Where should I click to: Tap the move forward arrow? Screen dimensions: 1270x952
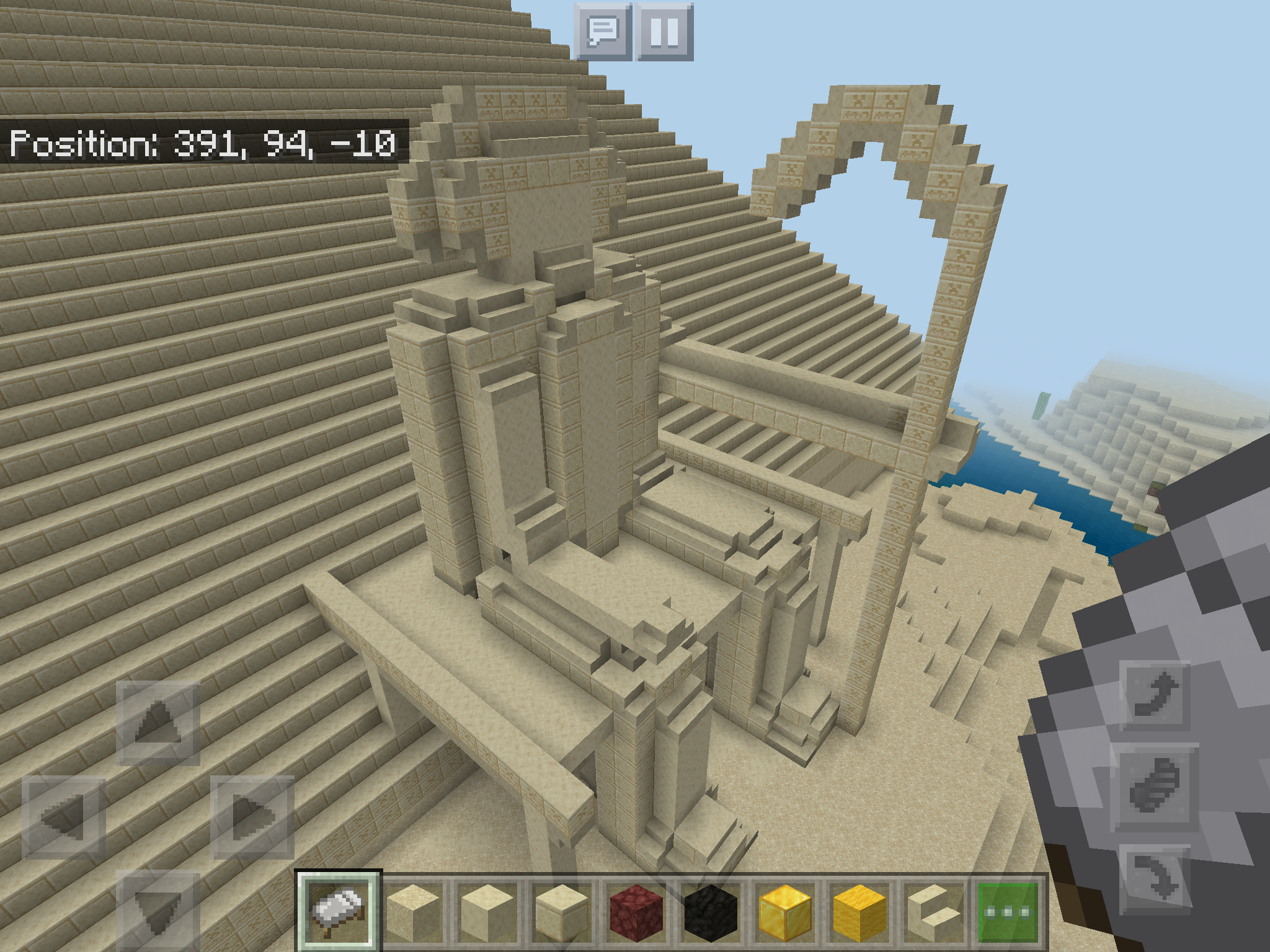158,723
